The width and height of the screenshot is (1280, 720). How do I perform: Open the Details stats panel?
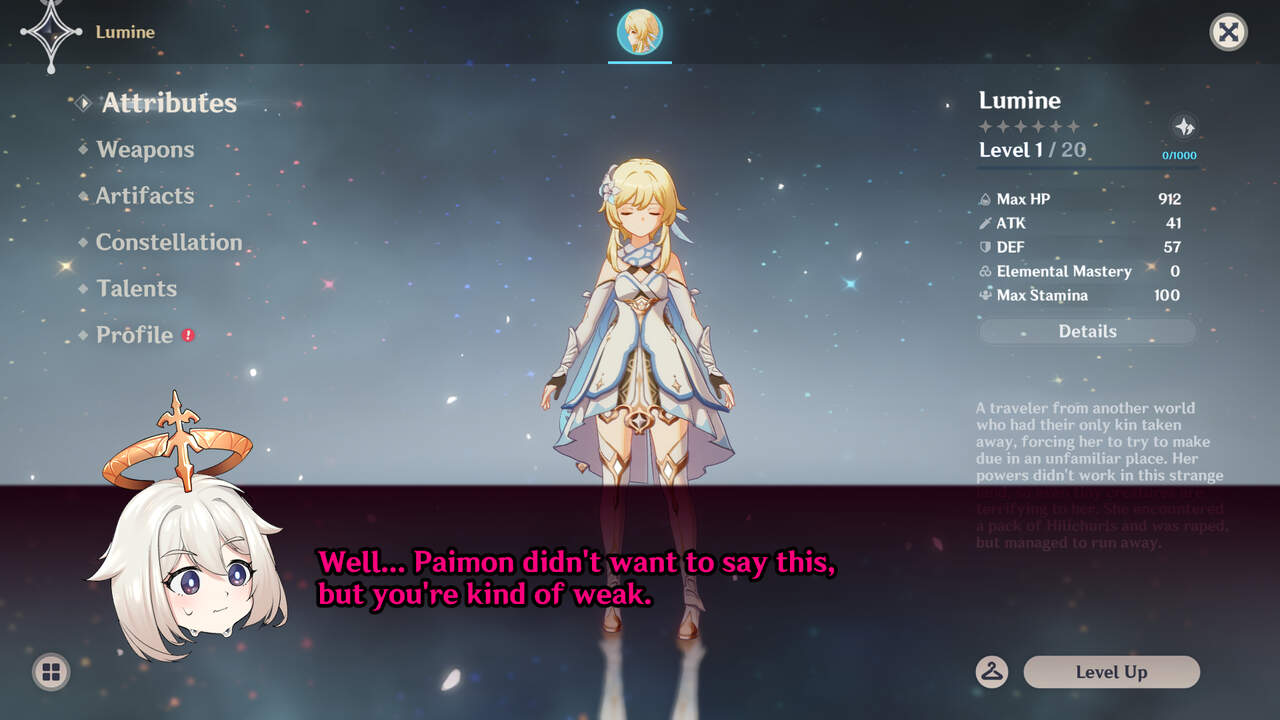click(x=1087, y=331)
